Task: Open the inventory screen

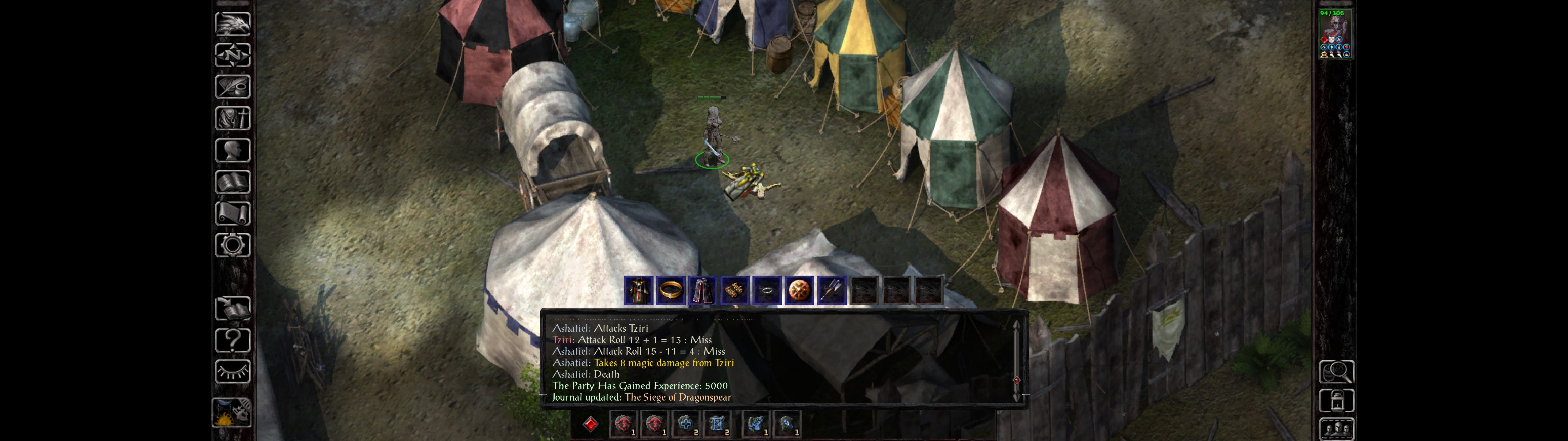Action: [232, 118]
